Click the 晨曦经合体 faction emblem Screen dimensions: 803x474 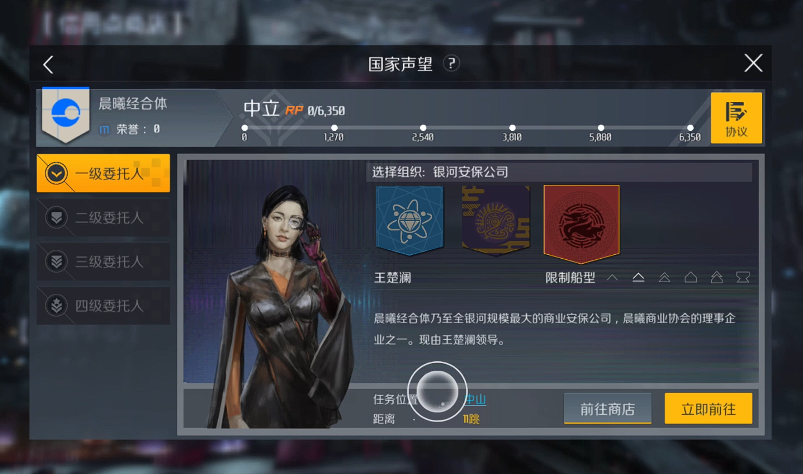click(x=66, y=116)
